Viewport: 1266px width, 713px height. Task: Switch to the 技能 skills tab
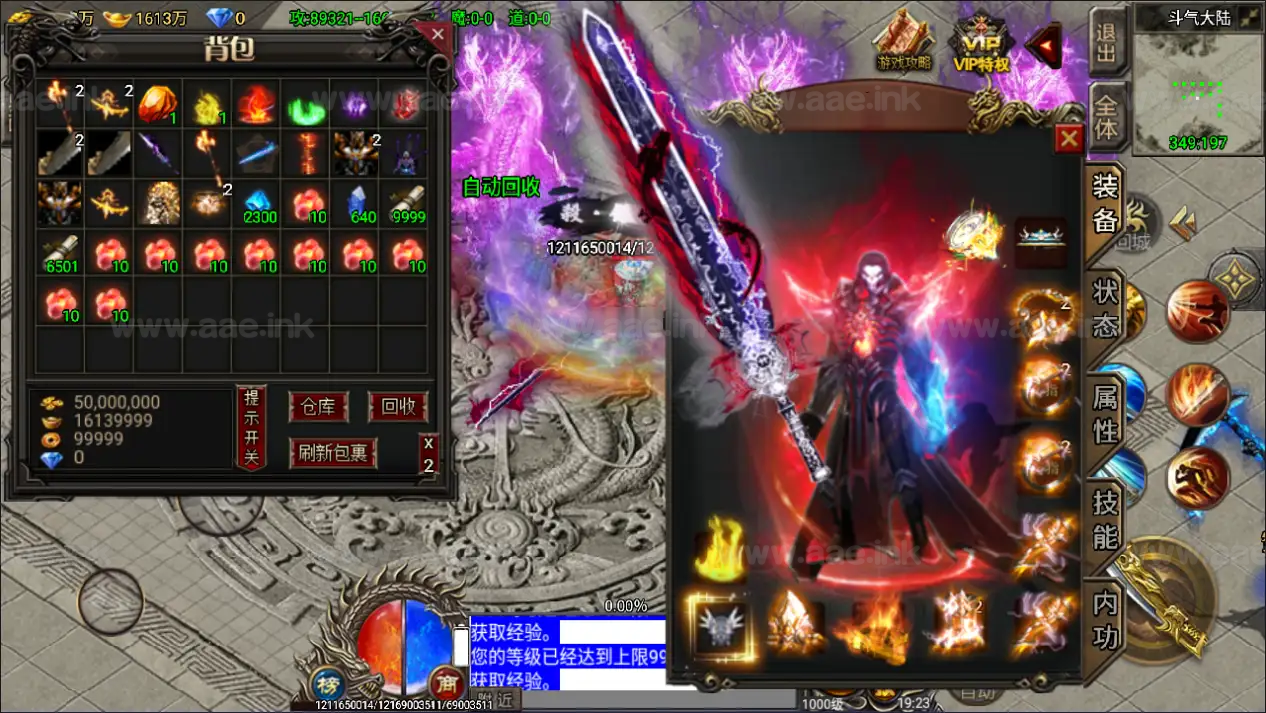[1105, 520]
